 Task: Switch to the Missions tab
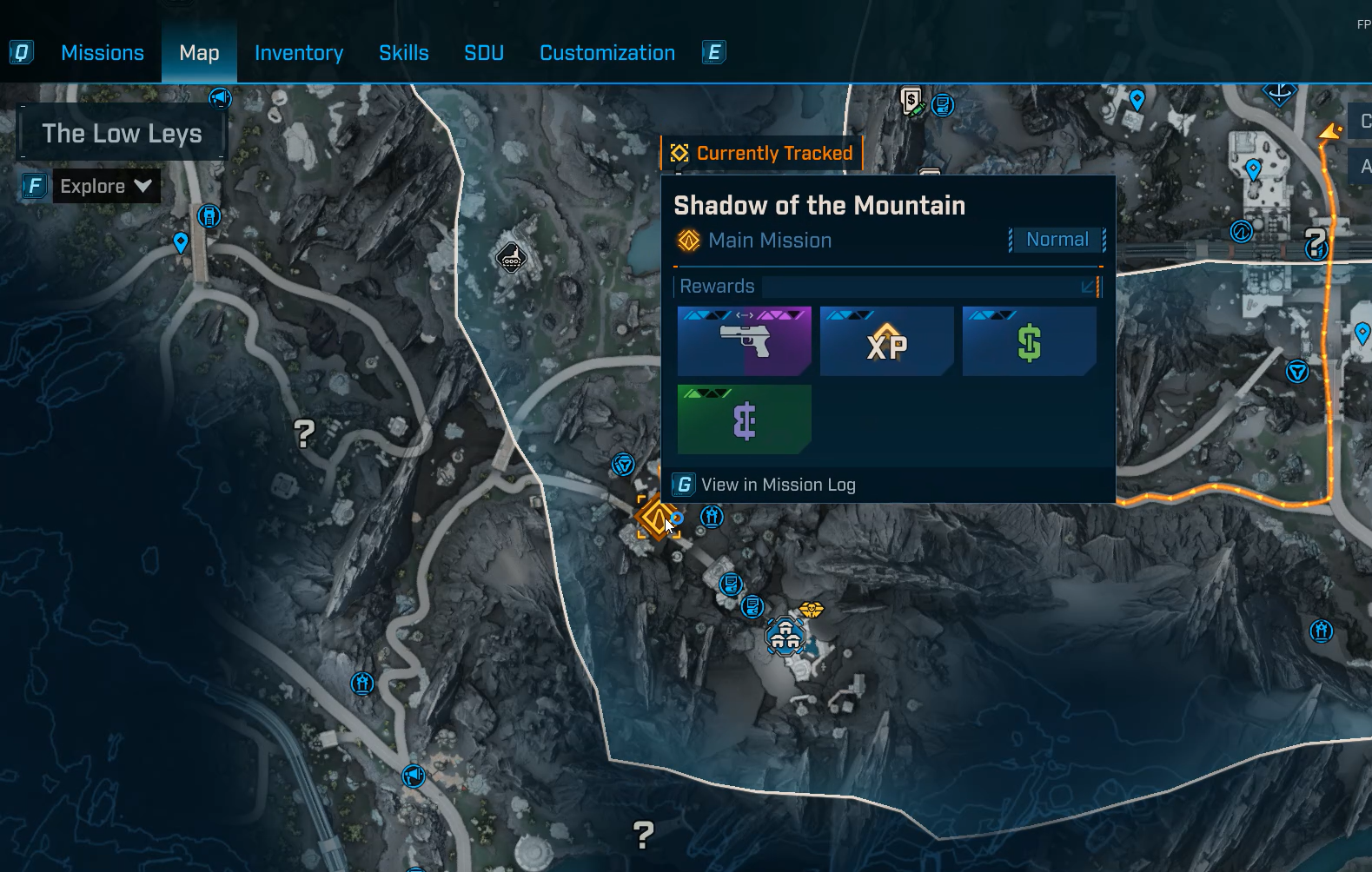pyautogui.click(x=103, y=53)
